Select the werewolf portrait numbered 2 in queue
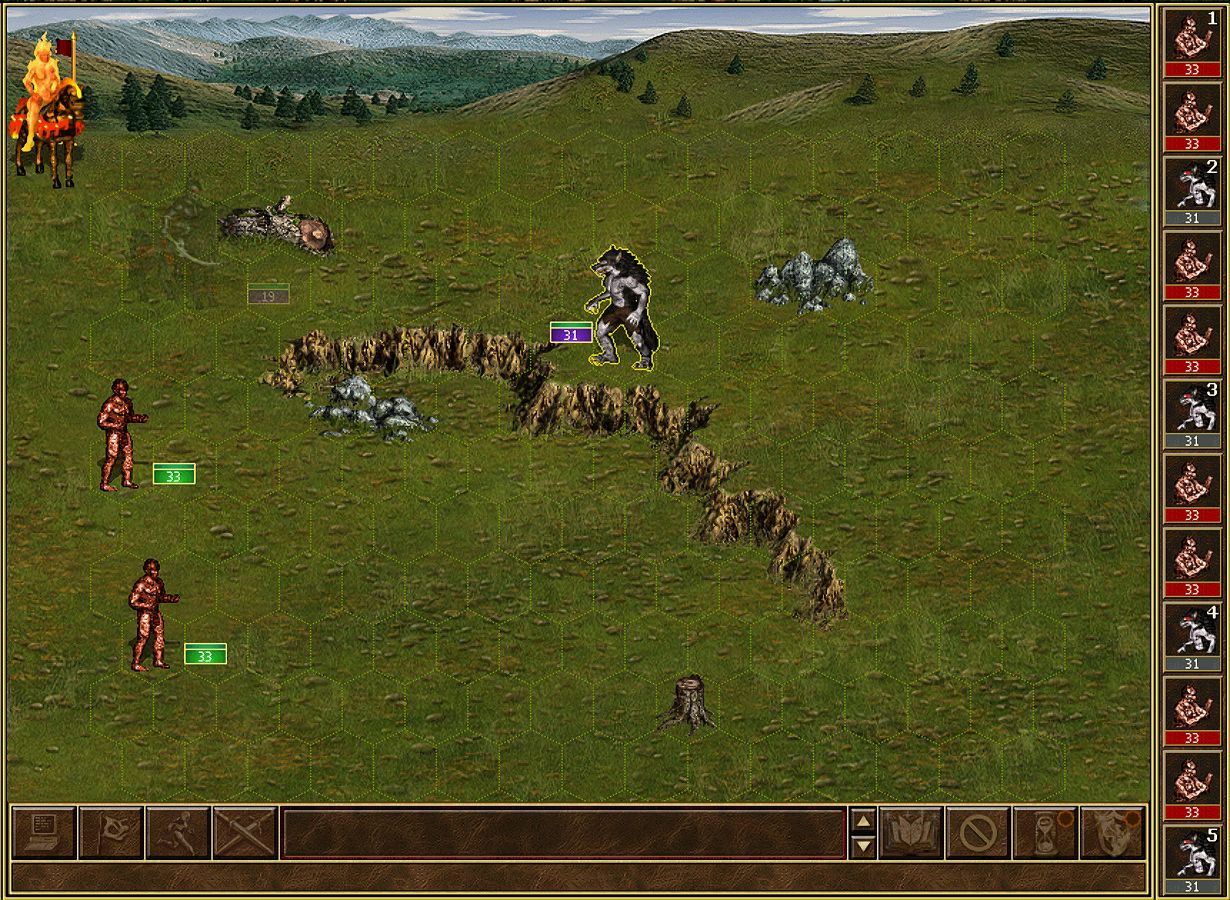The height and width of the screenshot is (900, 1230). click(1192, 185)
